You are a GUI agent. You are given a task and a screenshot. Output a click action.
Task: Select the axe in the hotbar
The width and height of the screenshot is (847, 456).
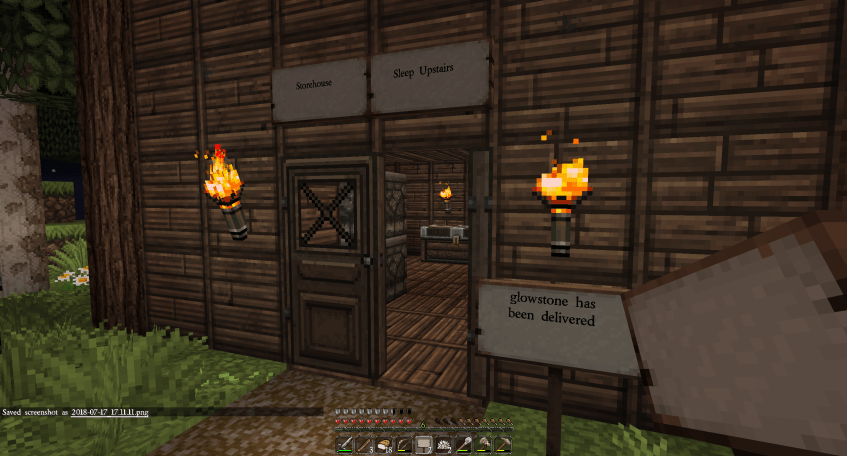click(484, 444)
